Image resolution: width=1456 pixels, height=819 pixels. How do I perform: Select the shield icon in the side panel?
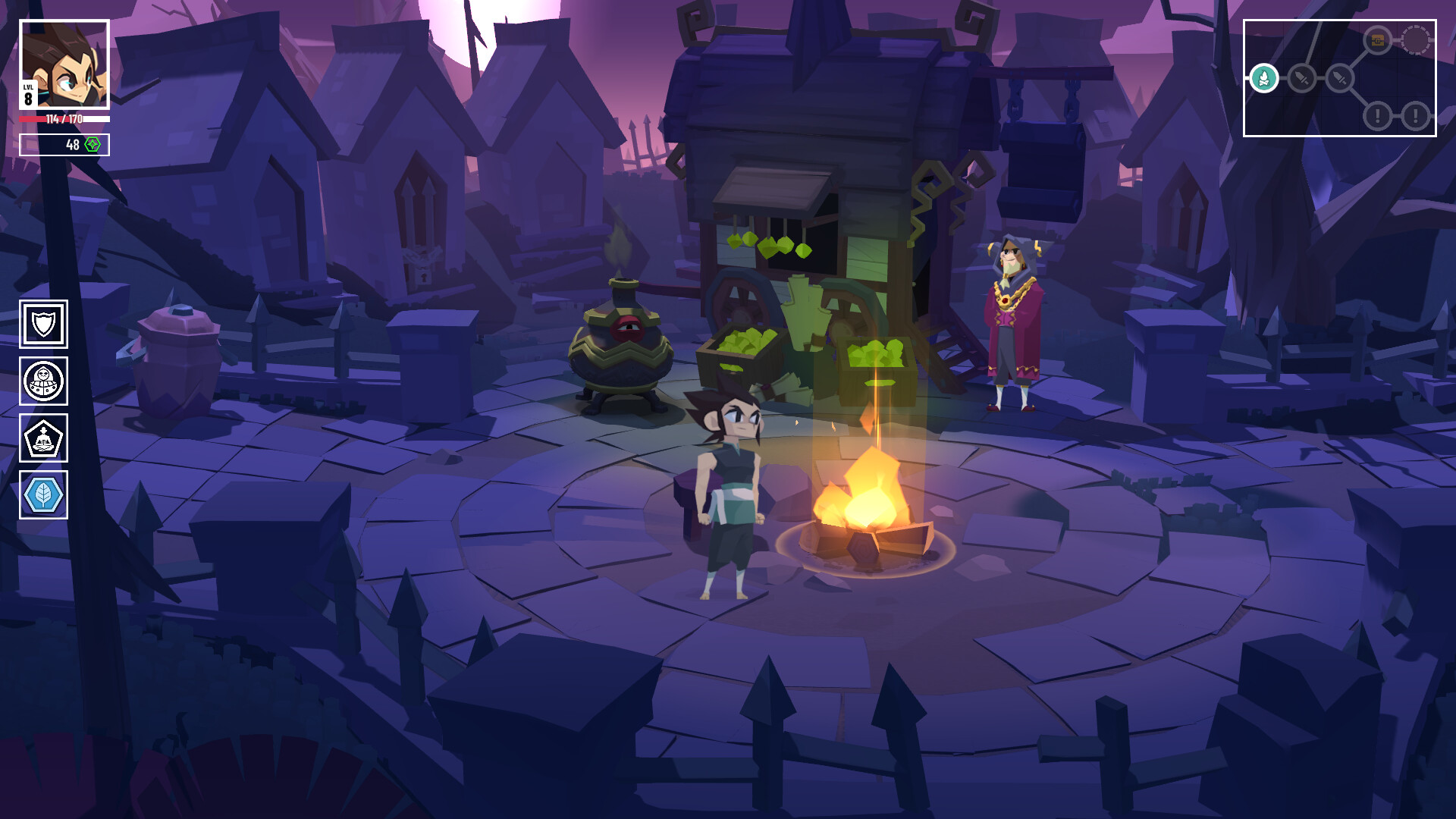[x=43, y=325]
